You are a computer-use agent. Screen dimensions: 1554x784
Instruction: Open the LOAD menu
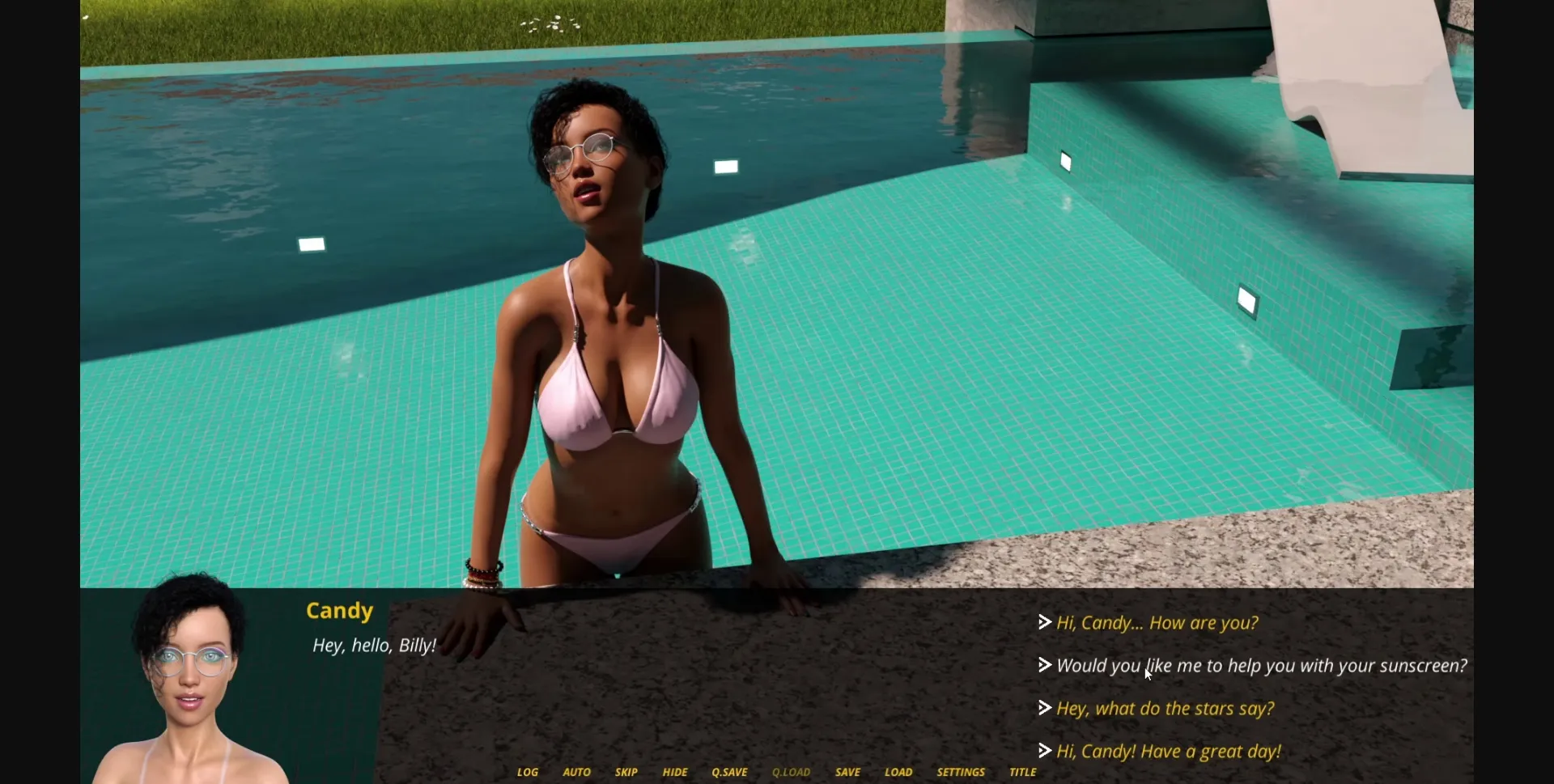click(898, 772)
